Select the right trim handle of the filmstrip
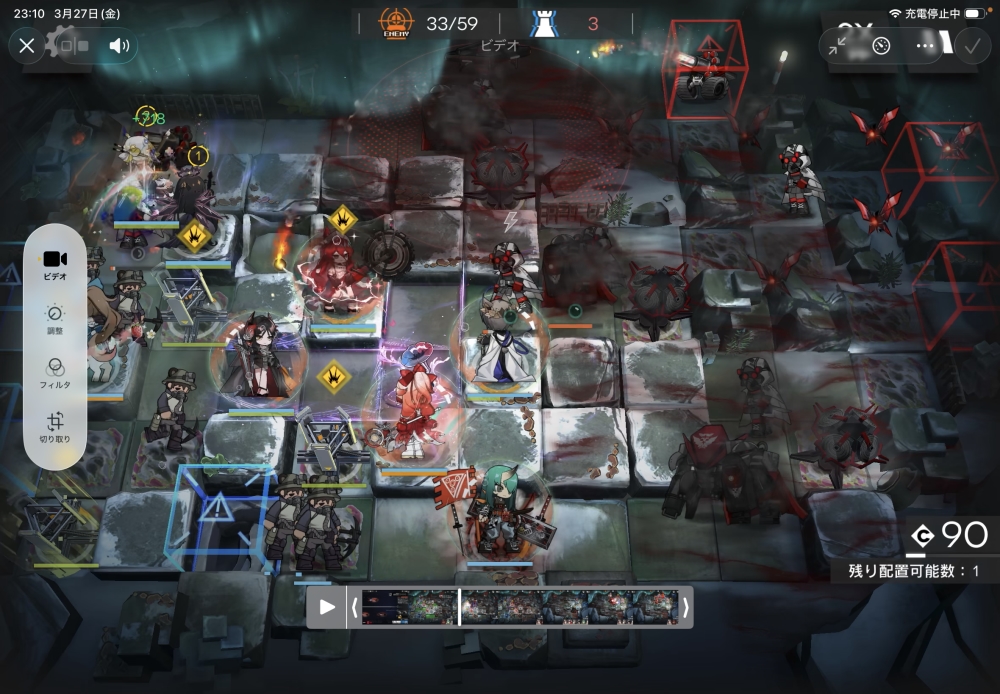Image resolution: width=1000 pixels, height=694 pixels. 685,607
